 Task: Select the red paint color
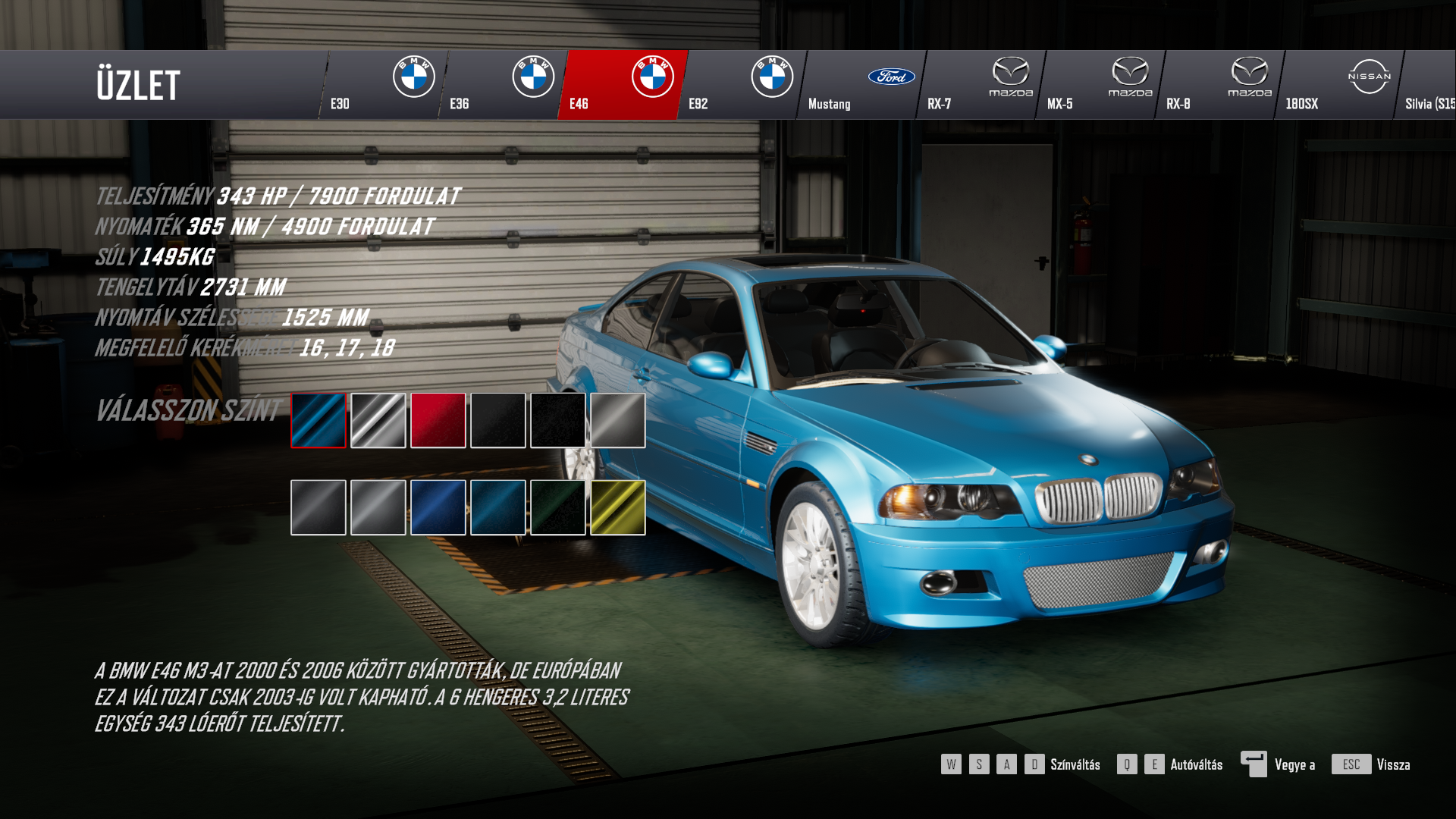[x=438, y=420]
